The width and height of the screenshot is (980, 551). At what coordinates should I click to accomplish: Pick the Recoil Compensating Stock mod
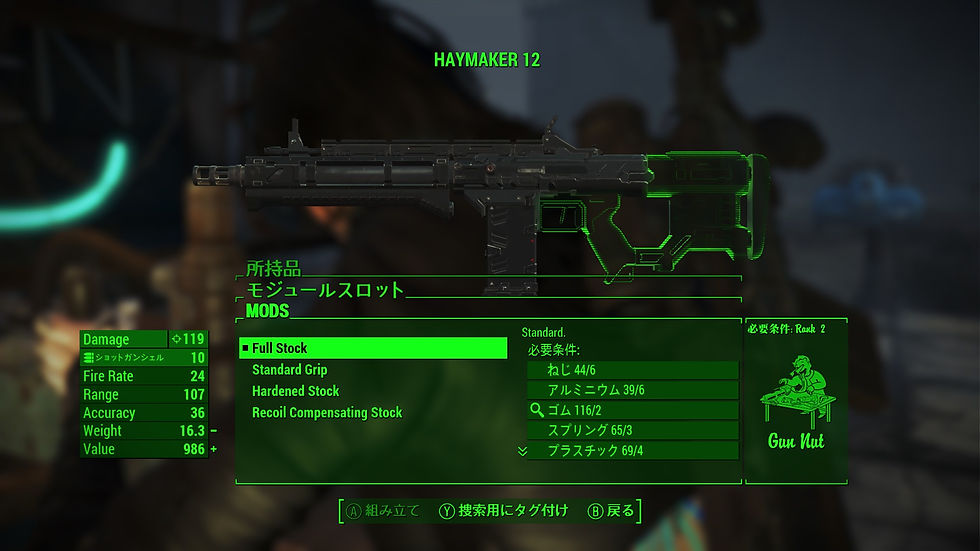(x=327, y=412)
